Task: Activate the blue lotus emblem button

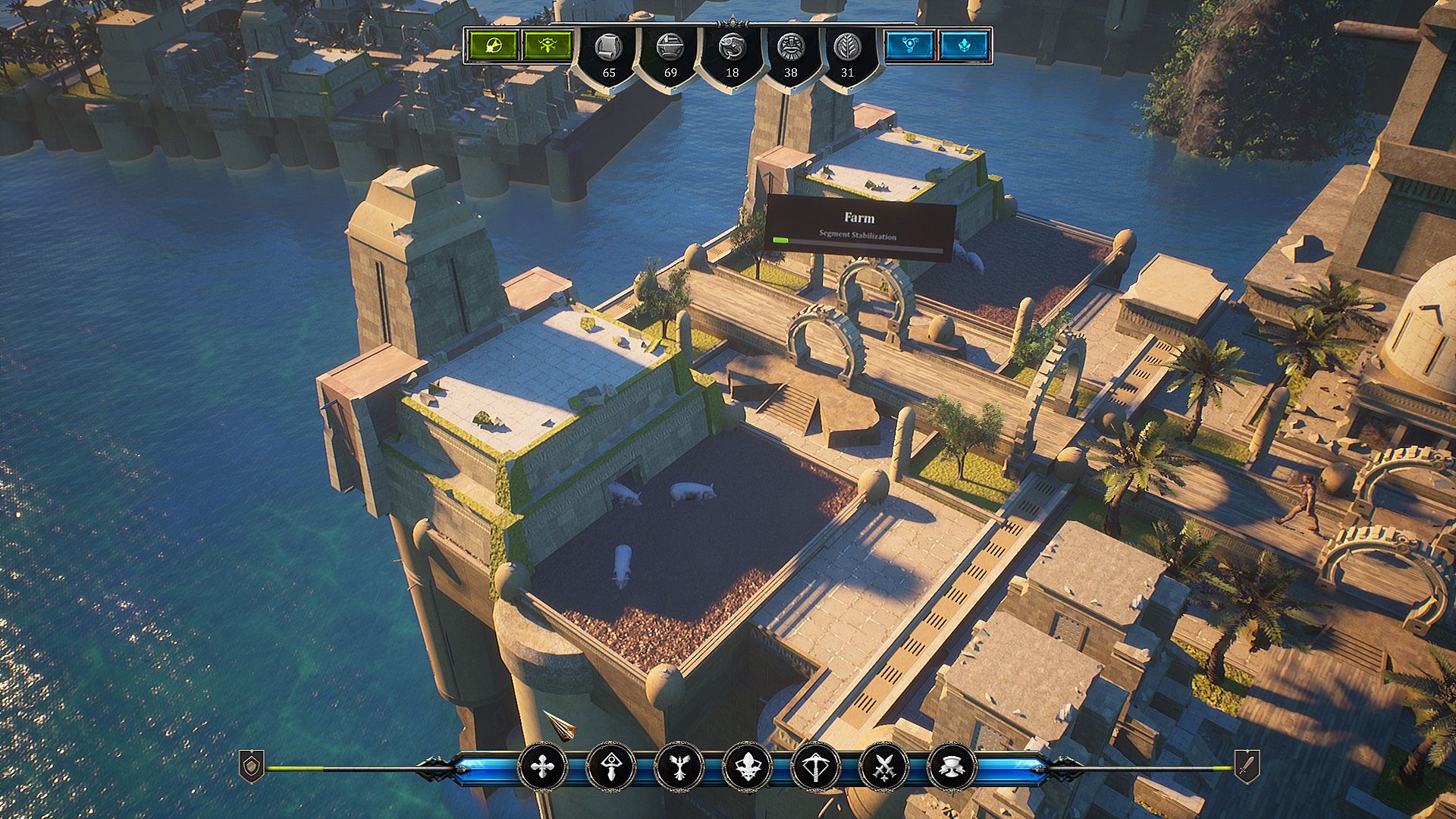Action: [x=965, y=45]
